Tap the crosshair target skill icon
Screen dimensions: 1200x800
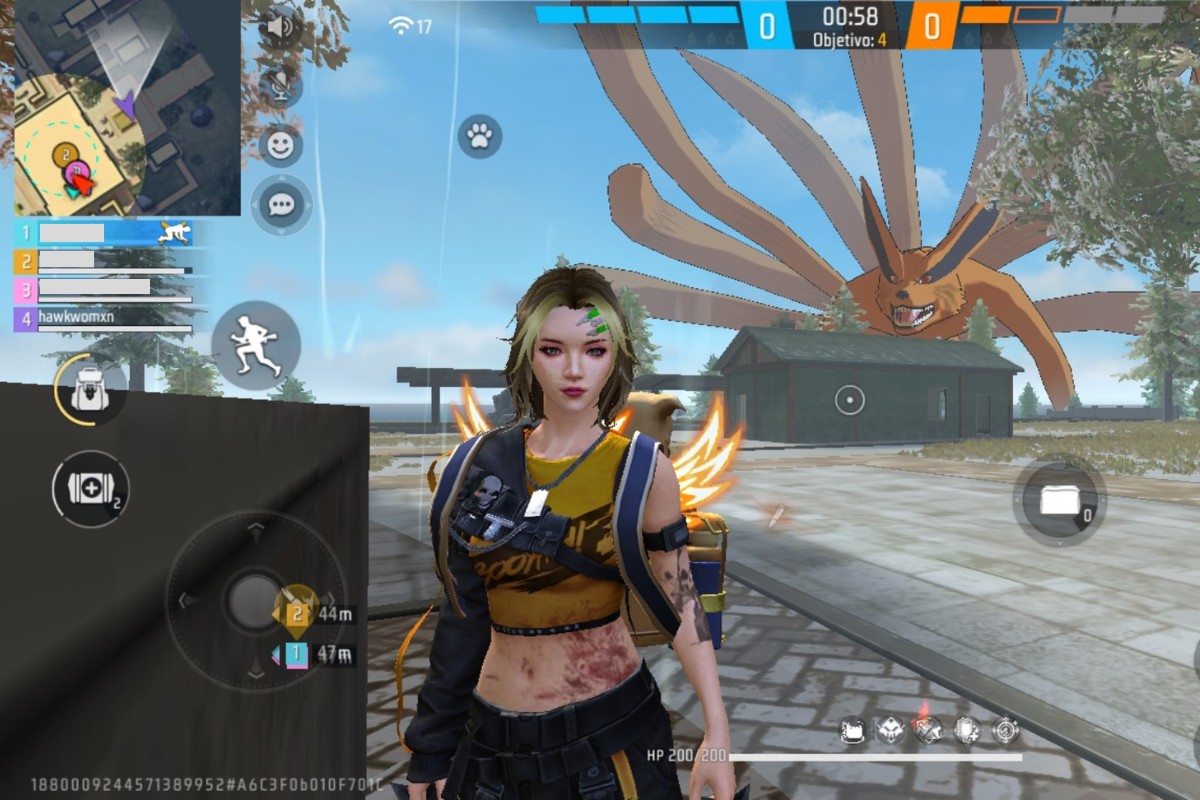click(1005, 731)
